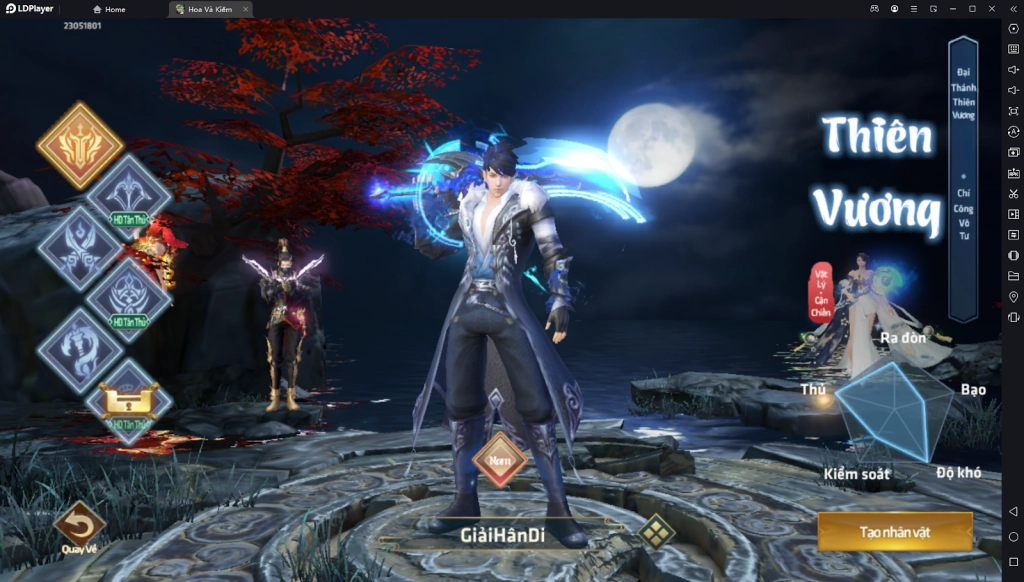
Task: Go back with the Quay Về button
Action: tap(79, 525)
